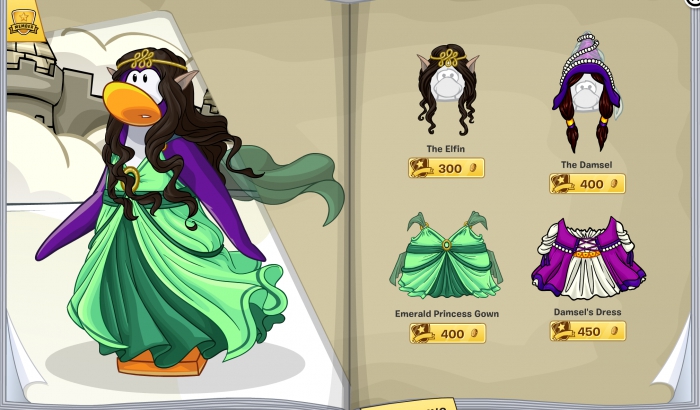The height and width of the screenshot is (410, 700).
Task: Buy The Elfin wig for 300 coins
Action: pyautogui.click(x=446, y=168)
